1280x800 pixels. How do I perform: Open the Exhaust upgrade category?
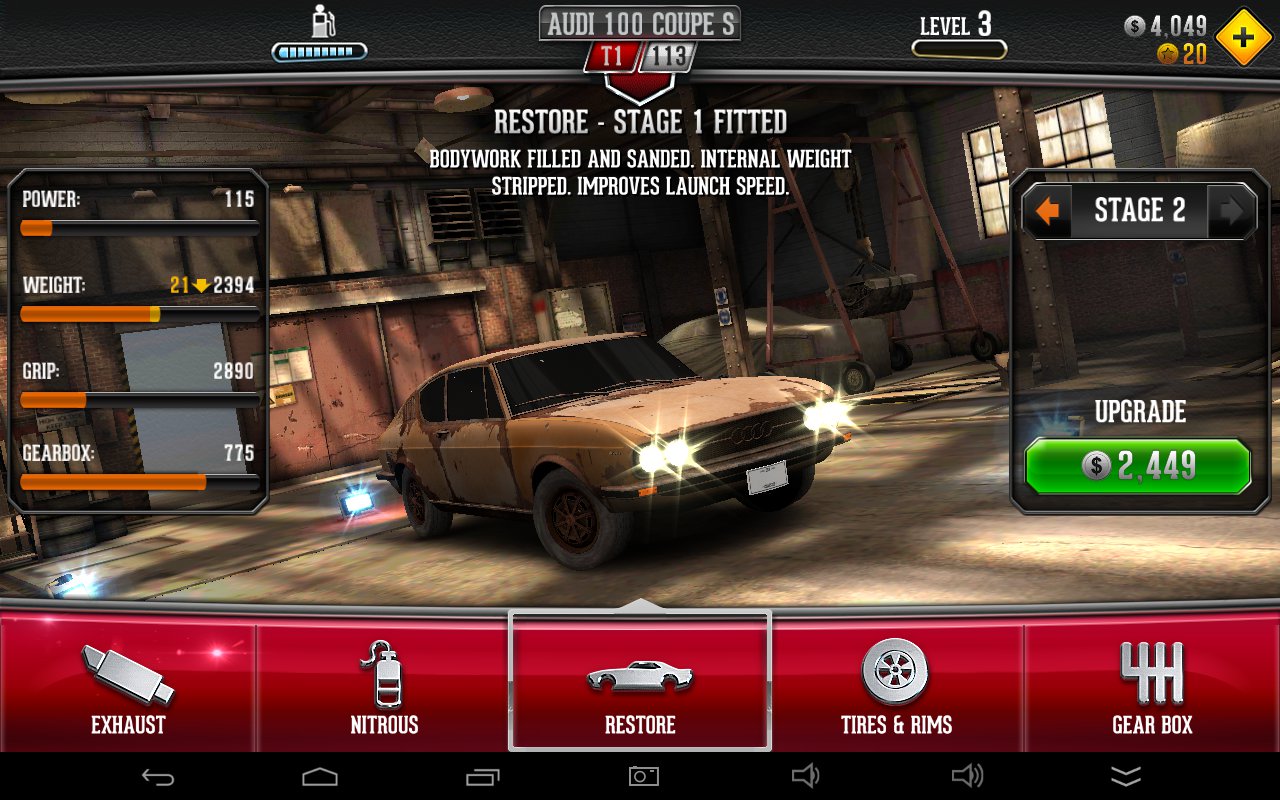point(128,687)
